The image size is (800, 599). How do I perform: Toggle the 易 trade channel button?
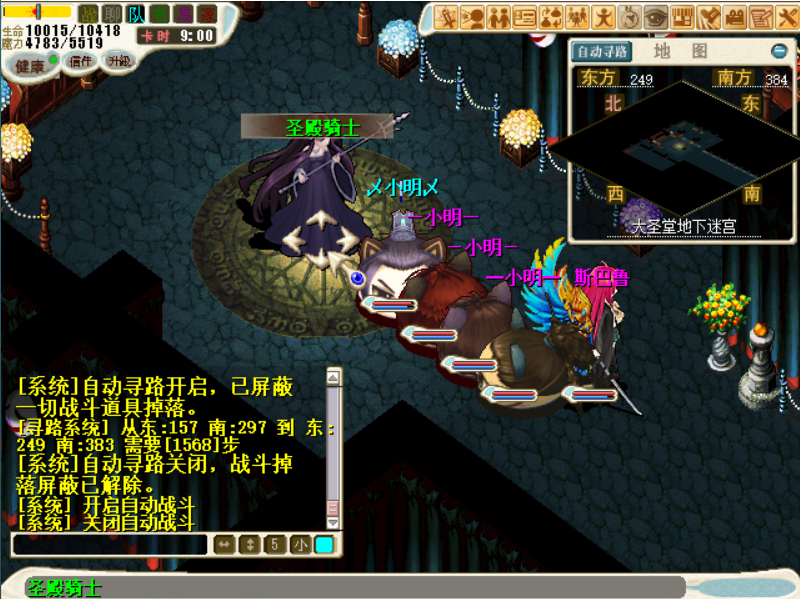[x=184, y=13]
